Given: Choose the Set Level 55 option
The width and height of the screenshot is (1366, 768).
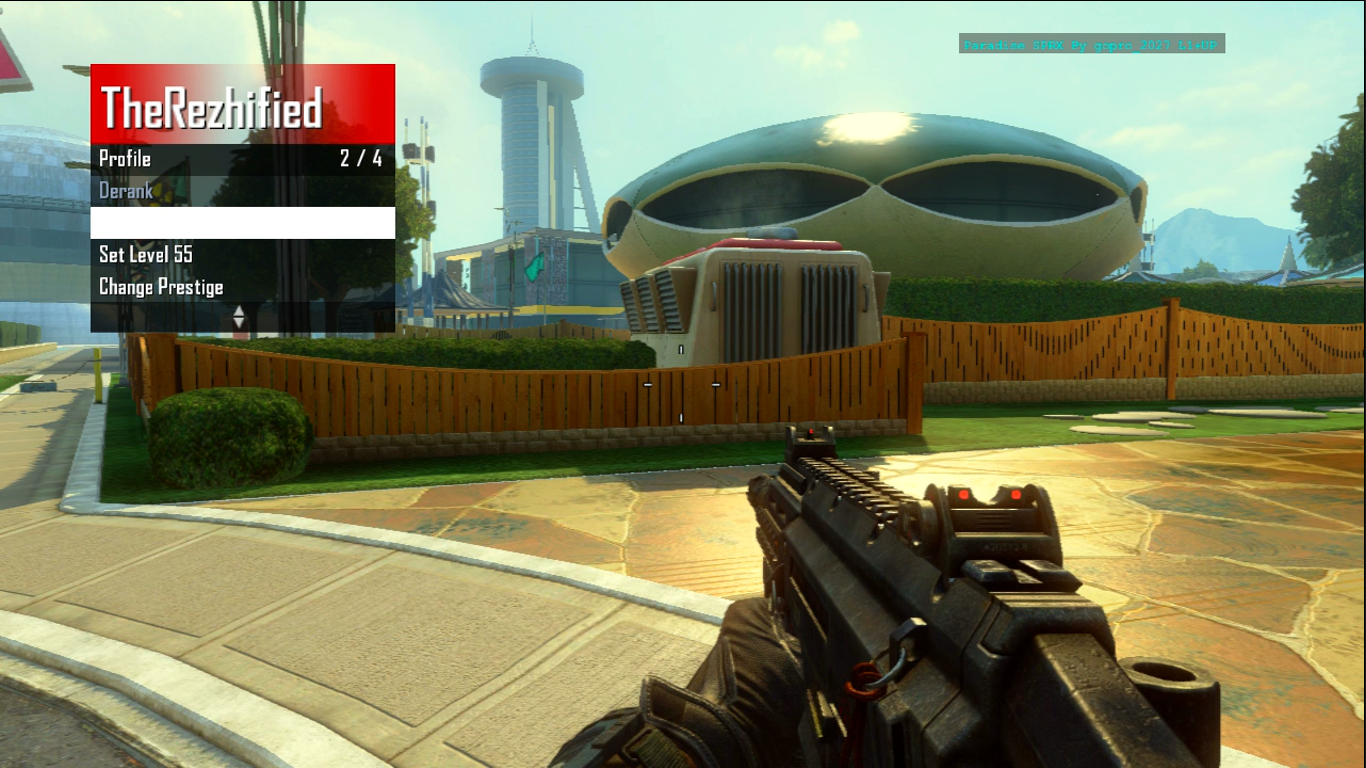Looking at the screenshot, I should [146, 255].
